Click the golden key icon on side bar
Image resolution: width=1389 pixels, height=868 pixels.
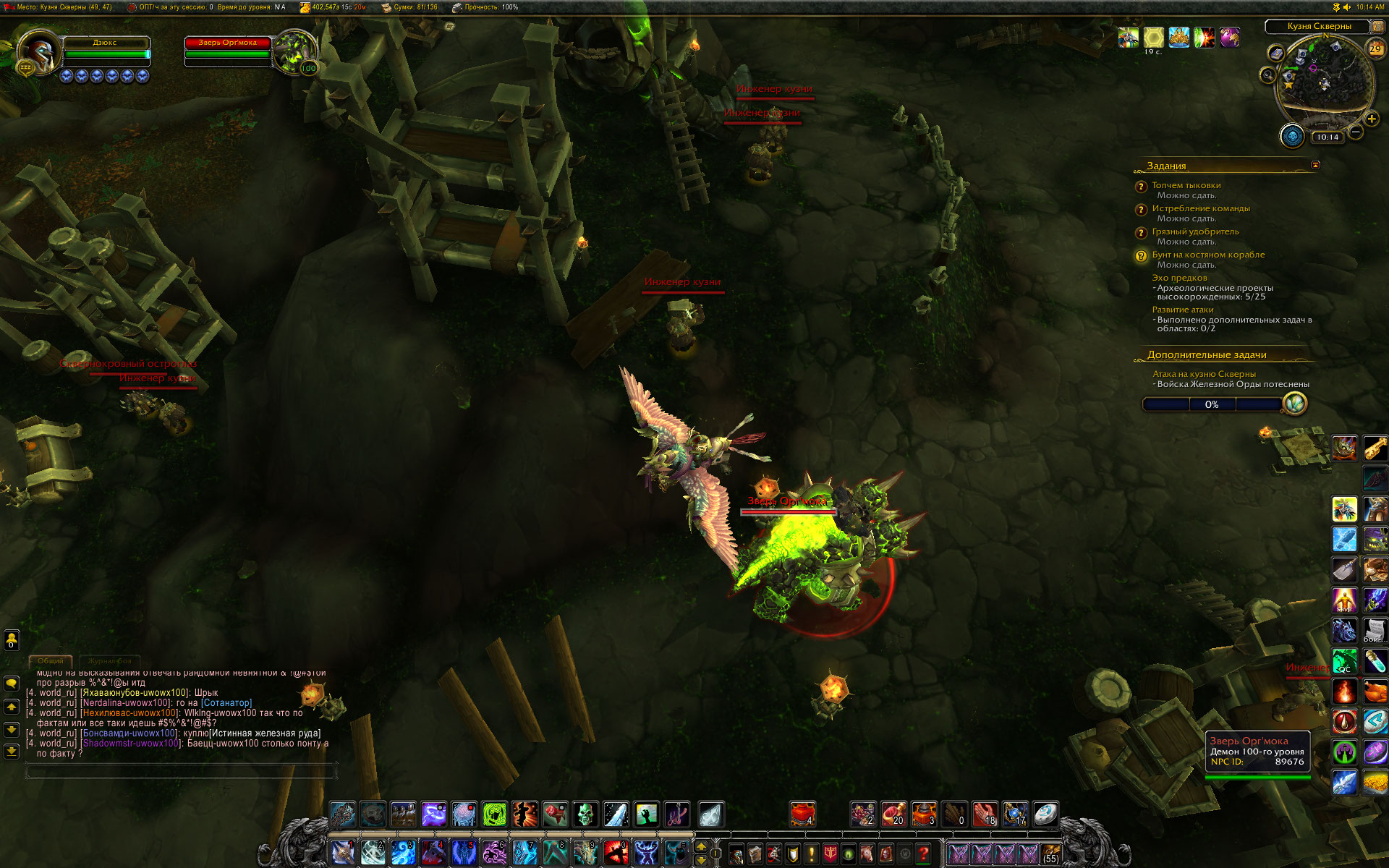[x=1375, y=448]
